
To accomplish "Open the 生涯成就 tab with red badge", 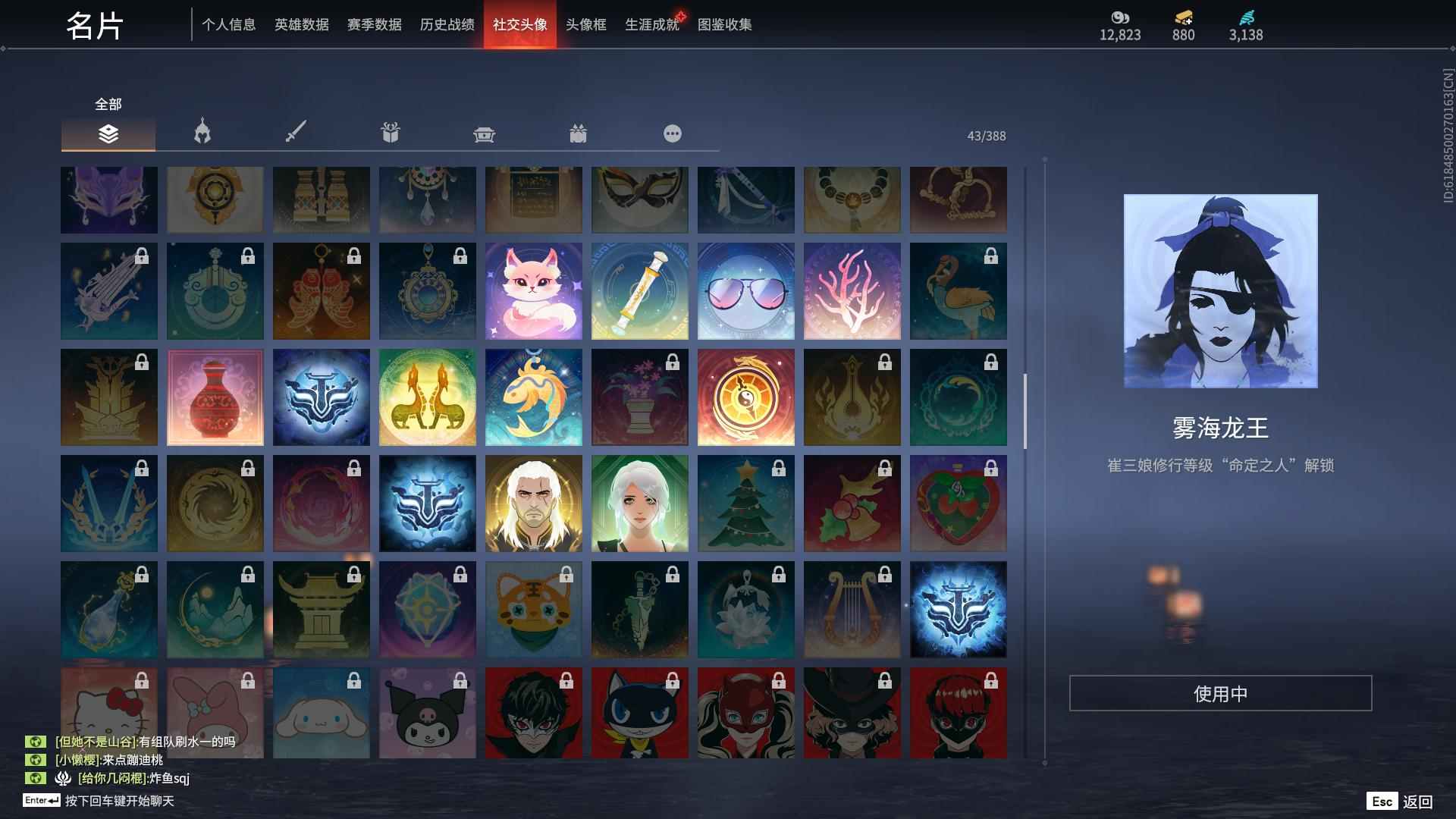I will tap(651, 24).
